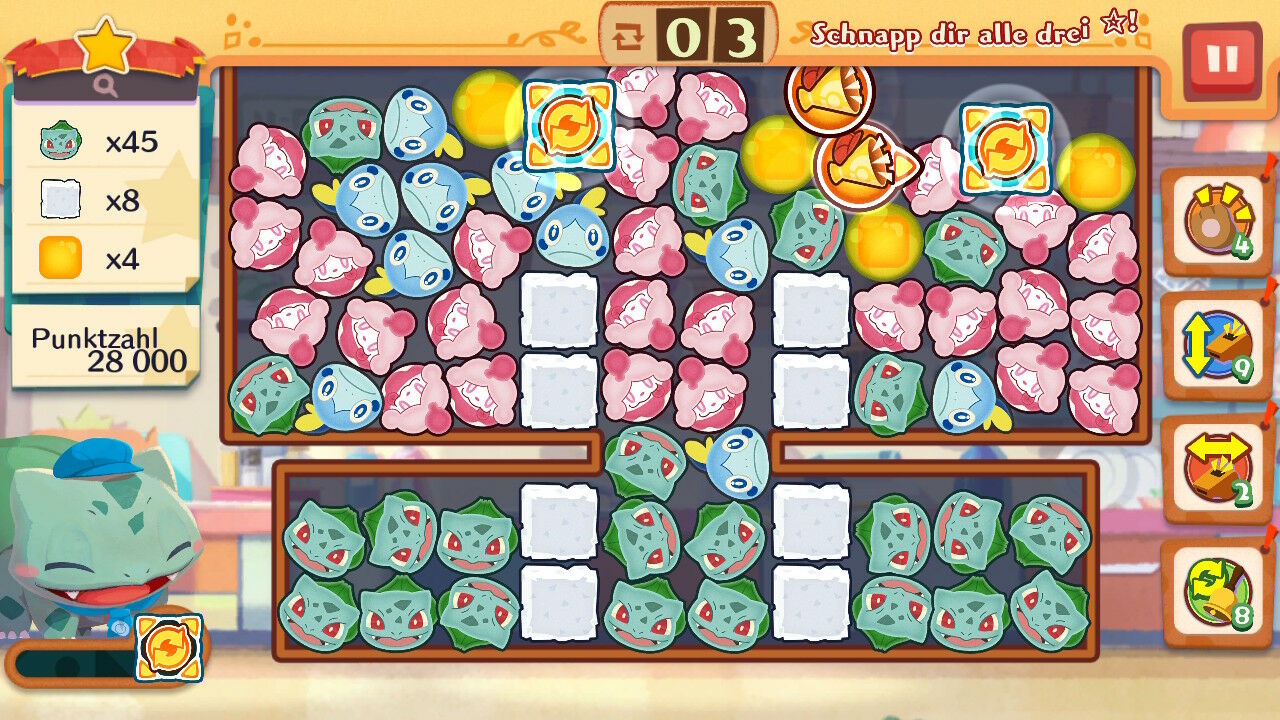Select the megaphone tile pointing right
Screen dimensions: 1280x720
pyautogui.click(x=857, y=166)
